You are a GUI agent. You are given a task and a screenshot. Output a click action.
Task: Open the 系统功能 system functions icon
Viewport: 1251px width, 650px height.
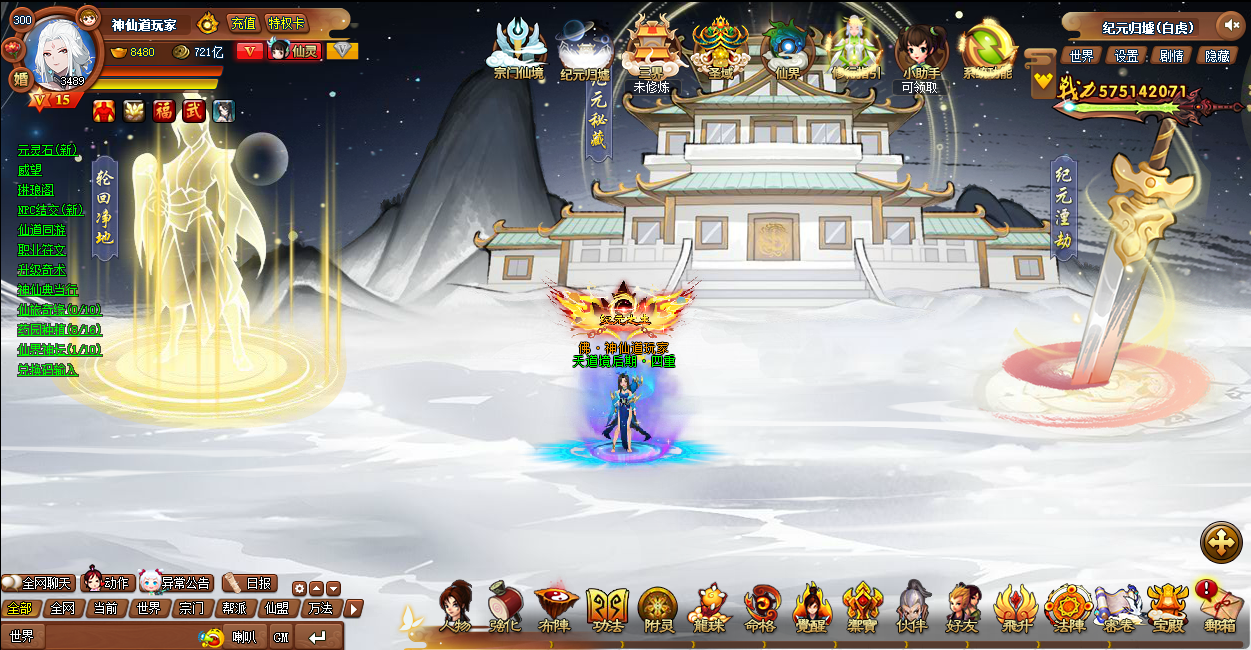point(987,50)
